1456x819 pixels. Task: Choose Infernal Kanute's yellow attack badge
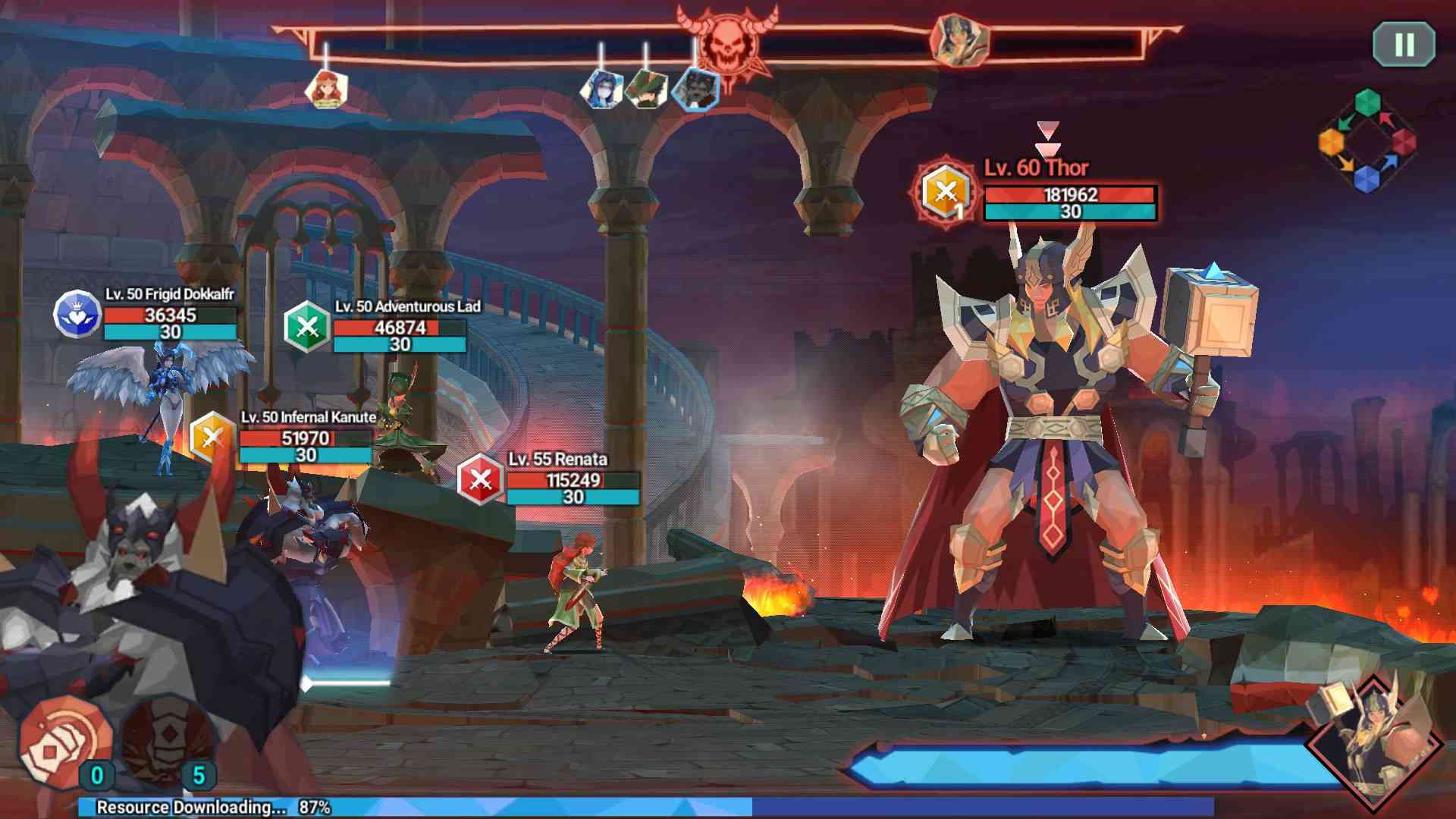pos(212,438)
